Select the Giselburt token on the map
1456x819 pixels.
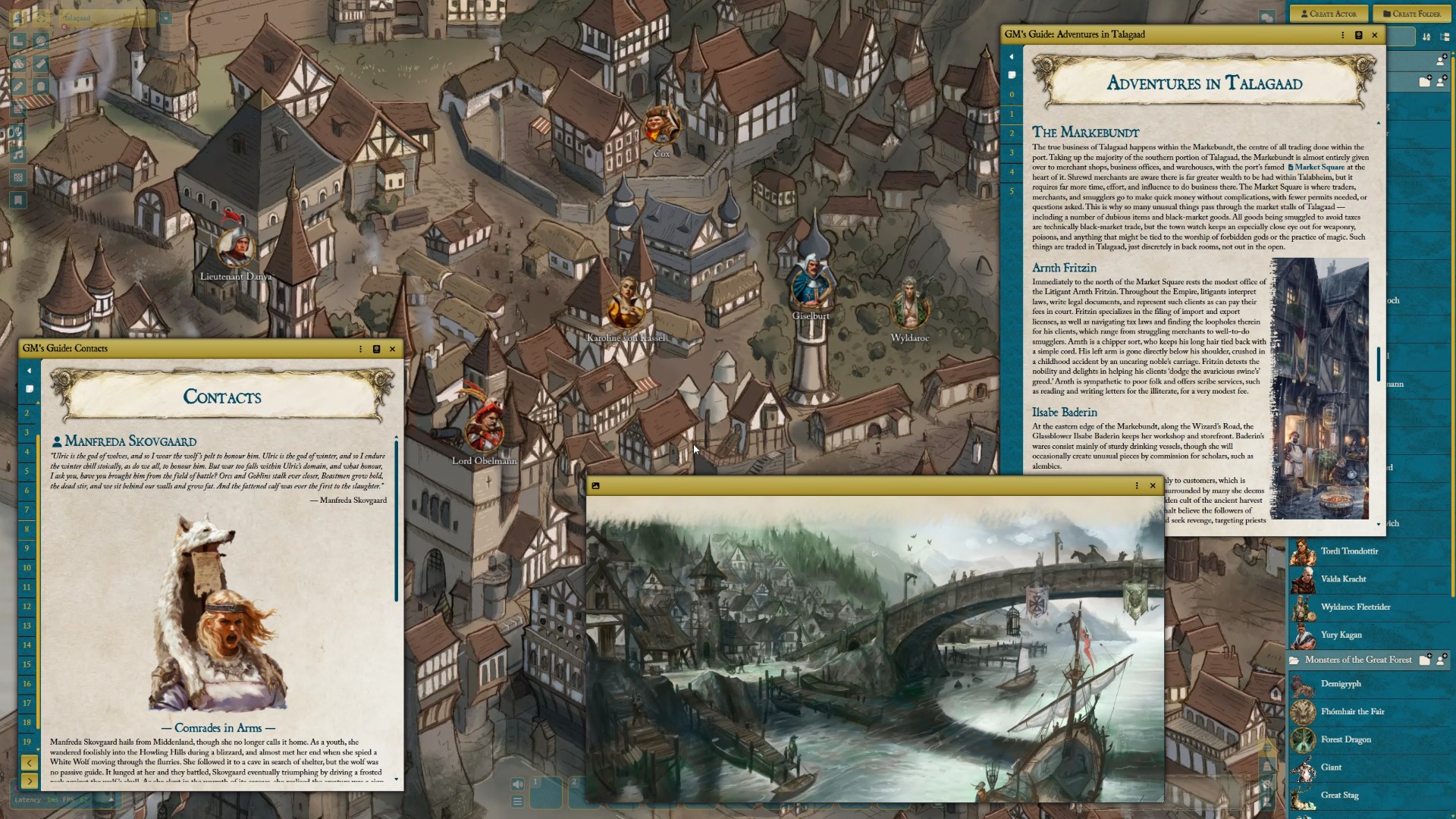(811, 286)
